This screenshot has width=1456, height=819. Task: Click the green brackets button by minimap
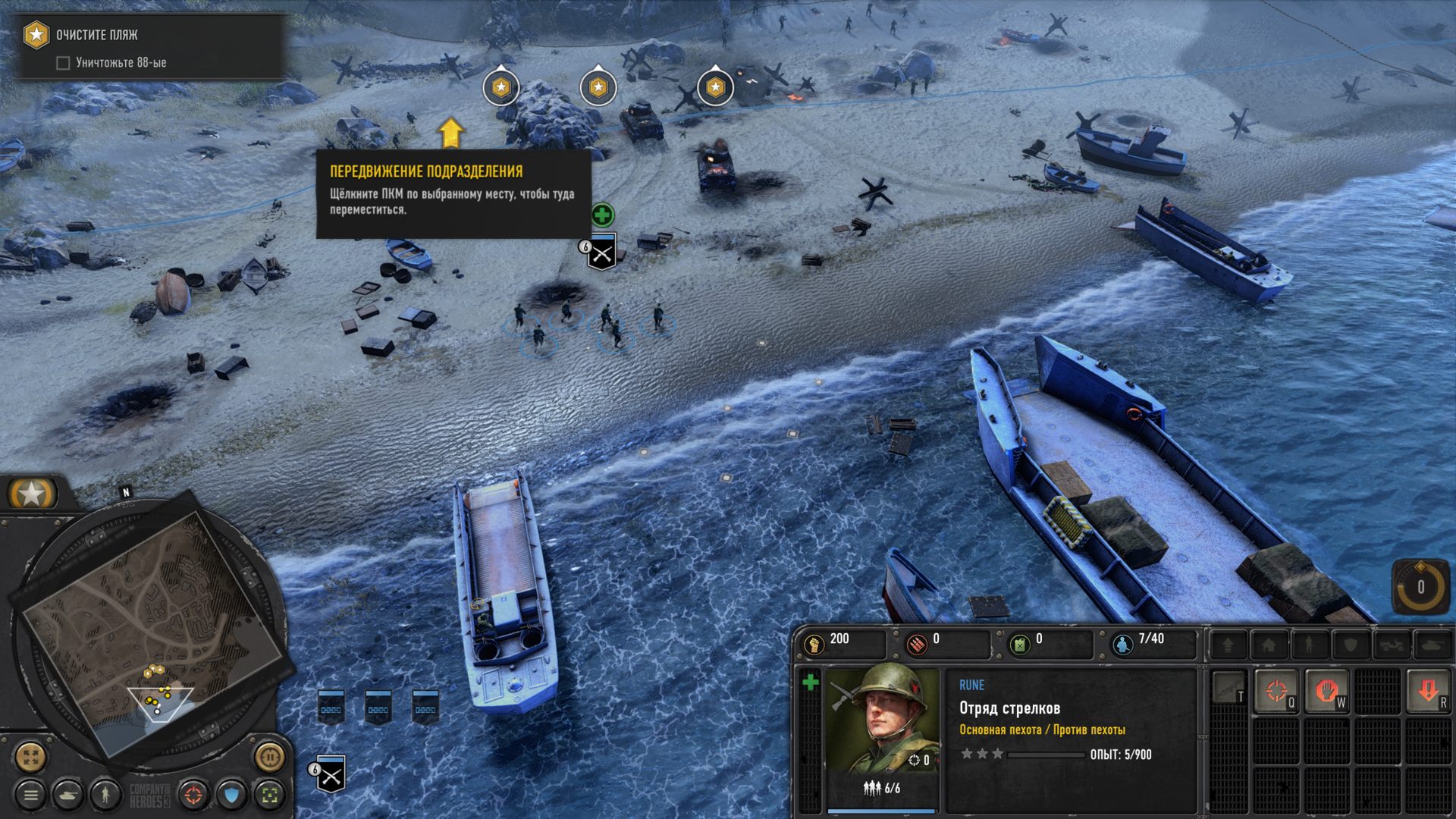(269, 795)
